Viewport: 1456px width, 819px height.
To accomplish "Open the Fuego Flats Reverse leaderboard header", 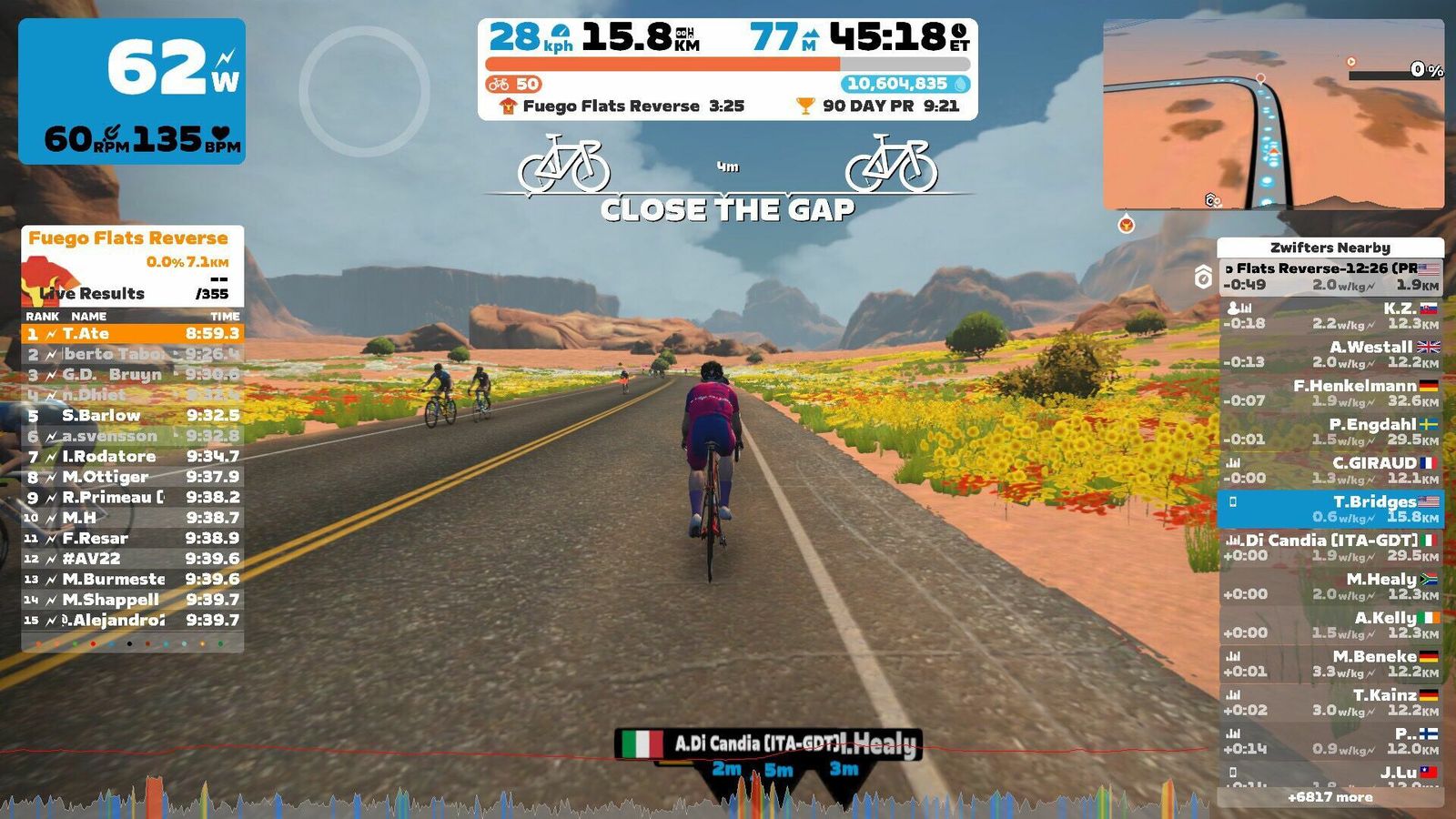I will [x=128, y=238].
